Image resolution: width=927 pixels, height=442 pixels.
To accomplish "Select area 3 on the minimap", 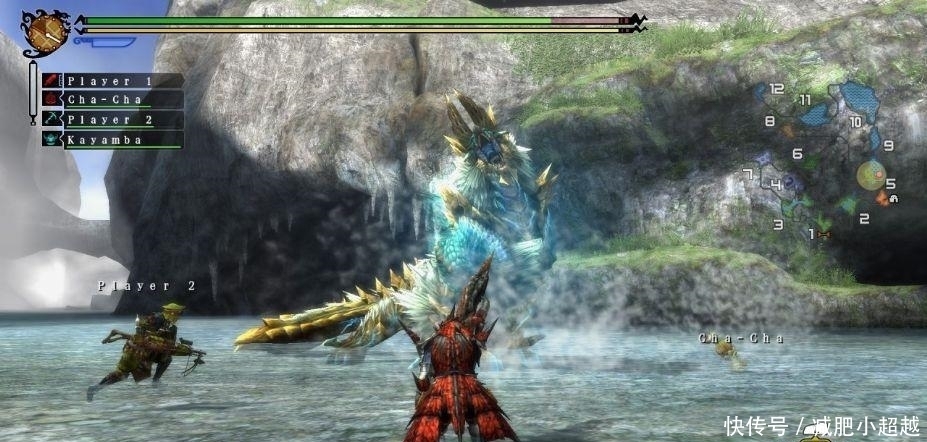I will point(778,223).
